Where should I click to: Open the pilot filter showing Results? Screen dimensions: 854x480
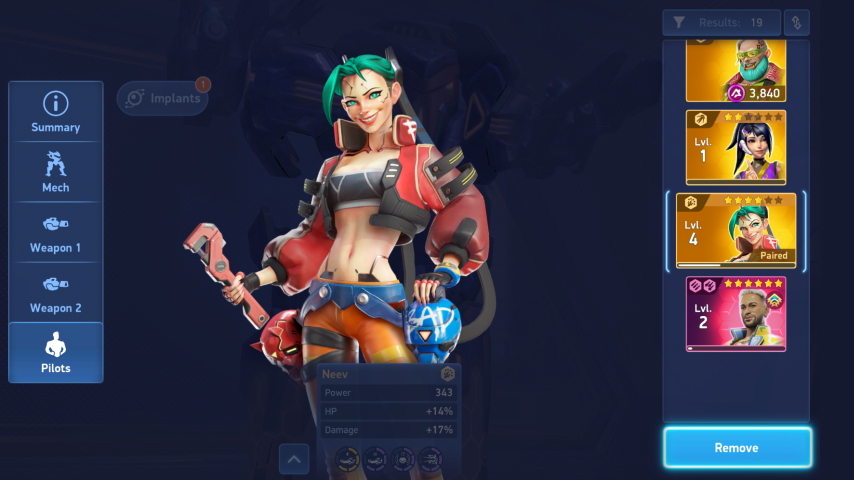coord(719,23)
